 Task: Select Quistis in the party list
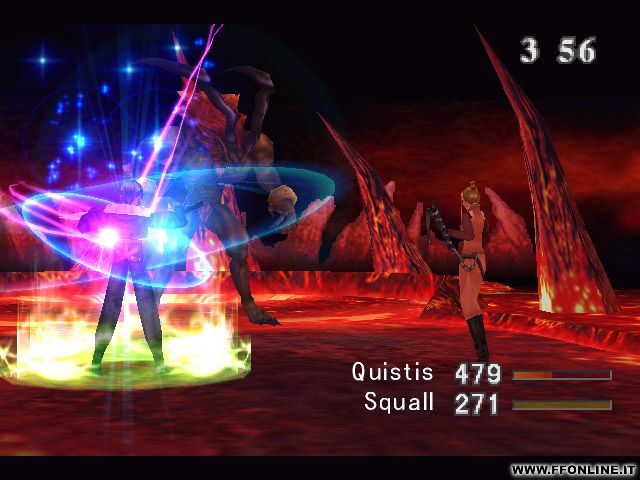[x=393, y=373]
